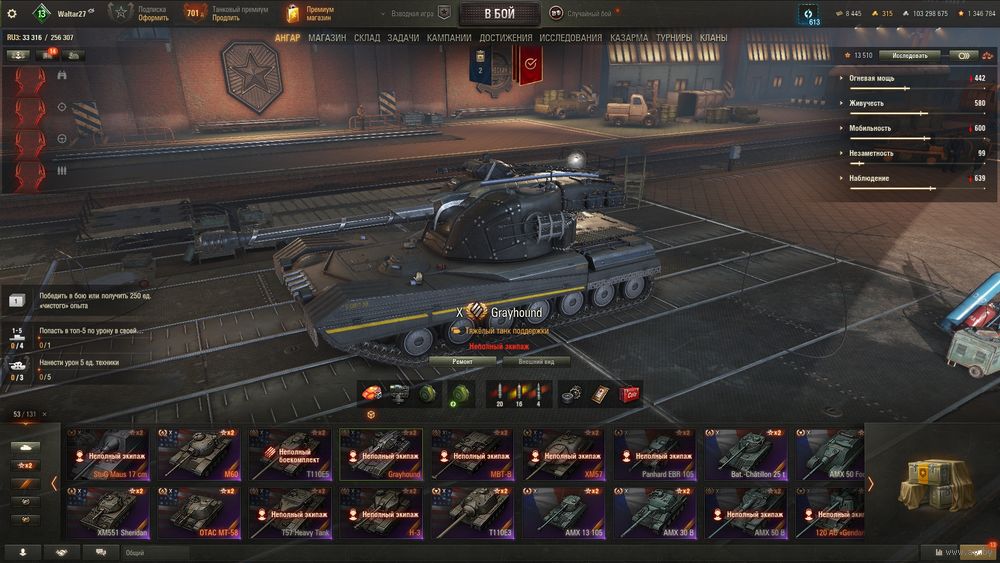Switch to the МАГАЗИН tab

point(327,38)
